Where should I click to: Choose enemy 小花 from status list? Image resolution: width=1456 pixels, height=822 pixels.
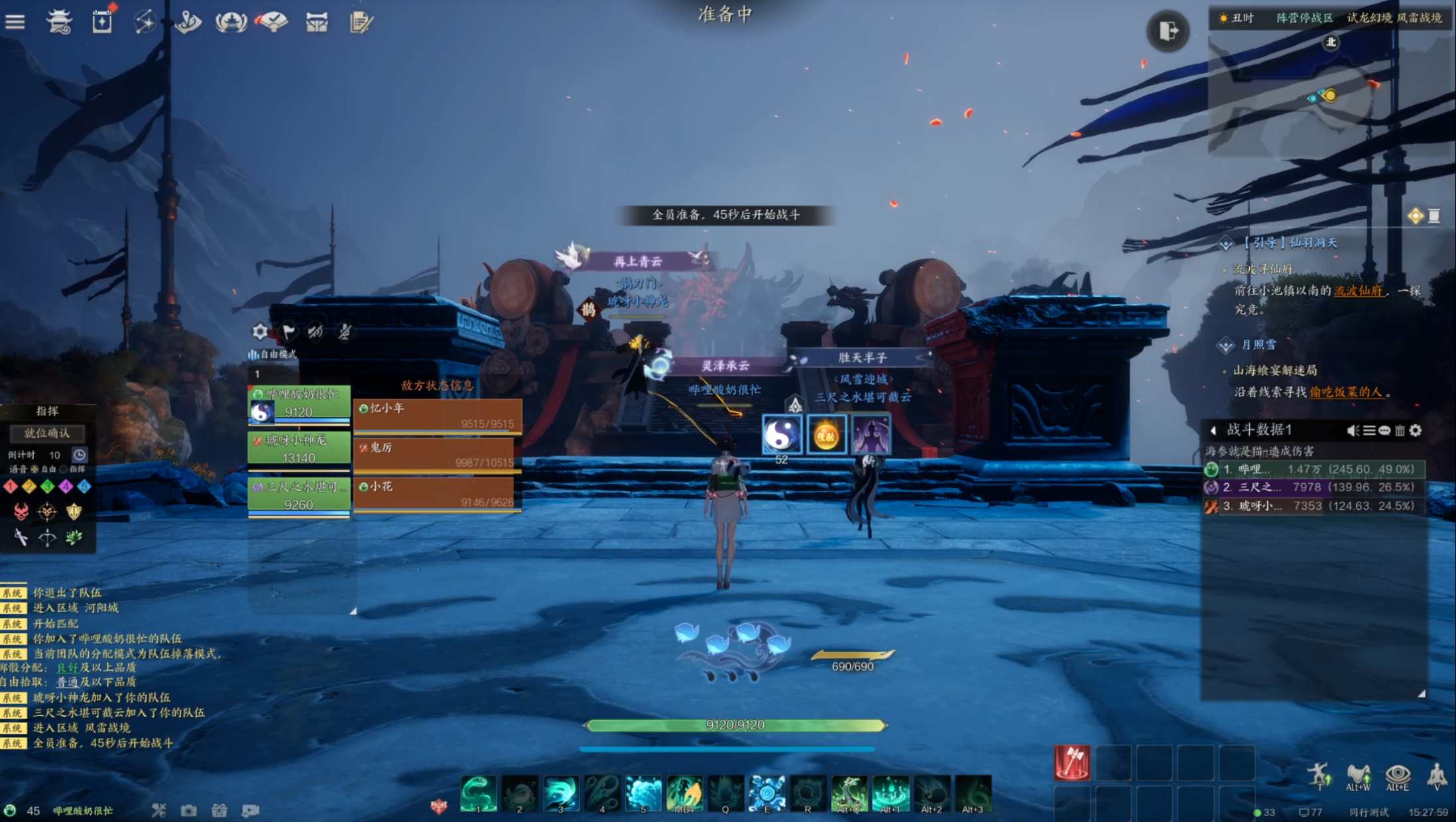click(x=438, y=494)
